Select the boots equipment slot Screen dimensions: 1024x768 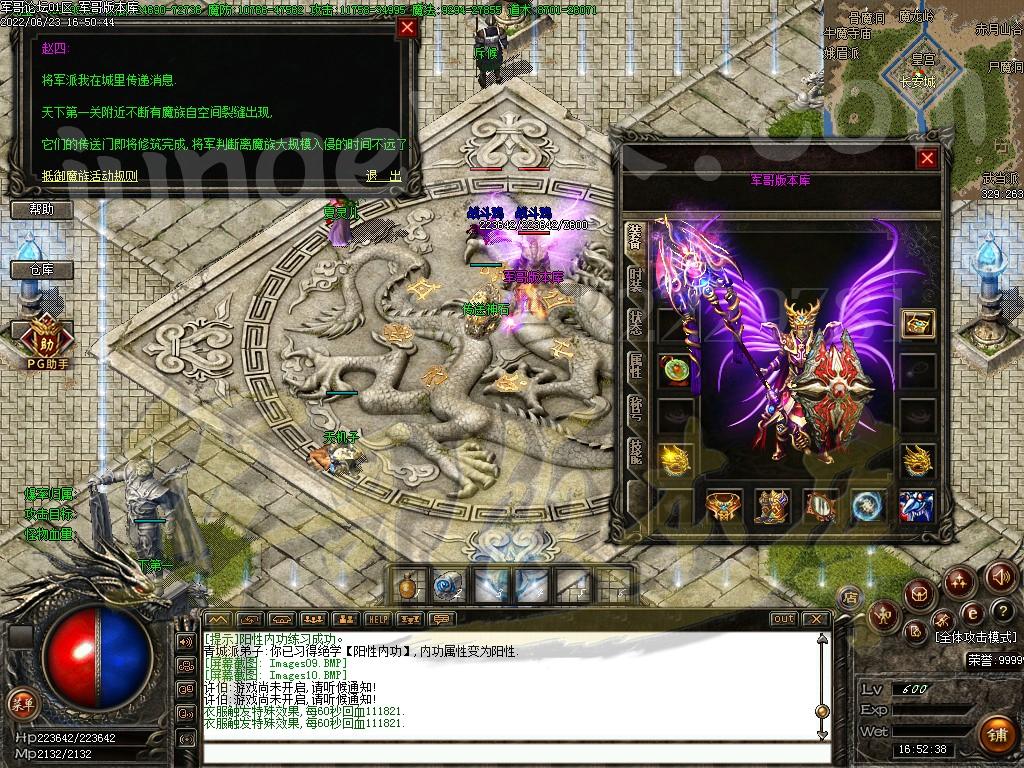pyautogui.click(x=771, y=507)
